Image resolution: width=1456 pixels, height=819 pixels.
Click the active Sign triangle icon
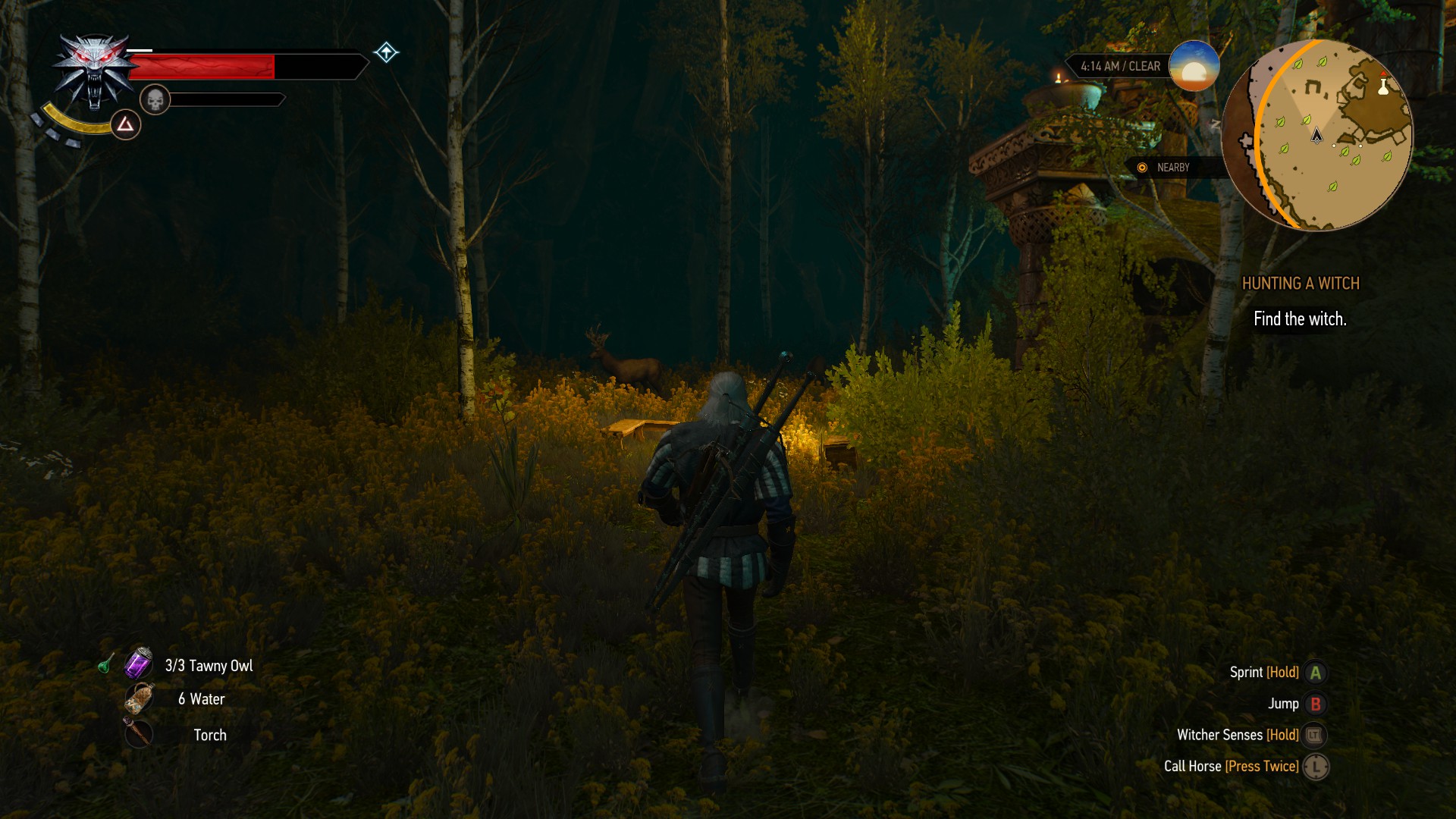(124, 124)
